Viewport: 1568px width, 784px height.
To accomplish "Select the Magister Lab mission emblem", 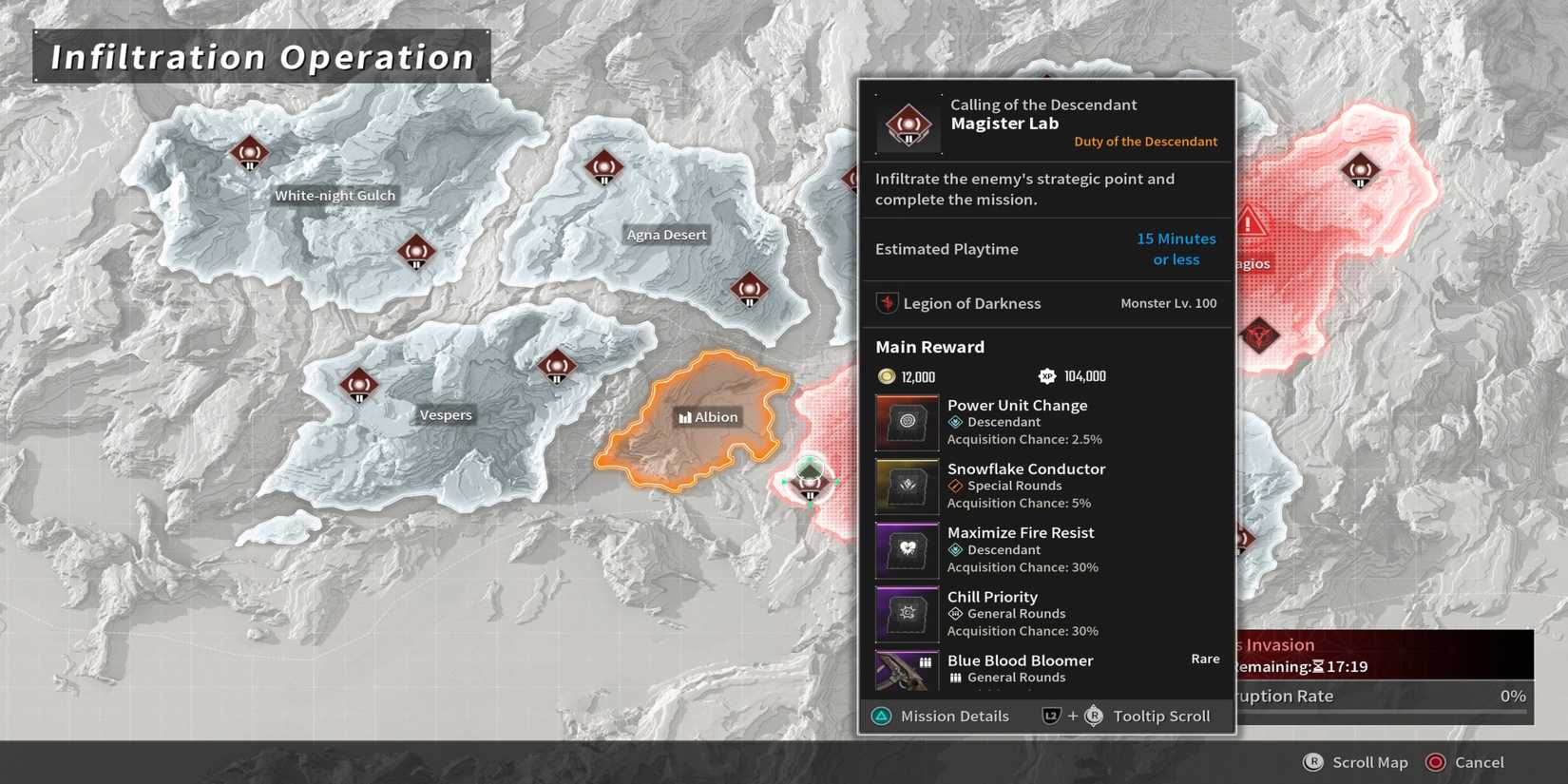I will (907, 123).
